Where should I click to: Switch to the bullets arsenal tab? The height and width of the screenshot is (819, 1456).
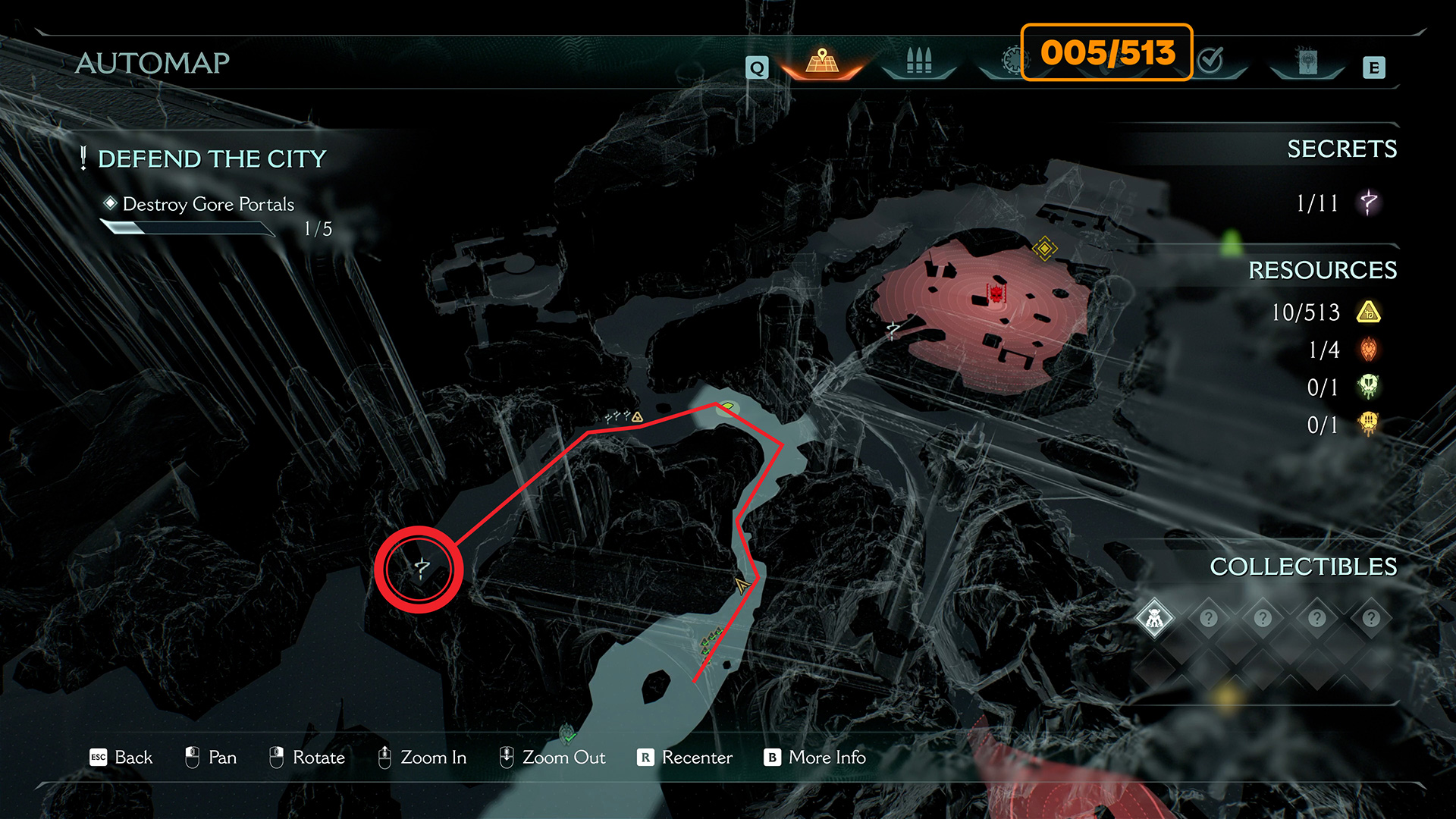tap(918, 61)
